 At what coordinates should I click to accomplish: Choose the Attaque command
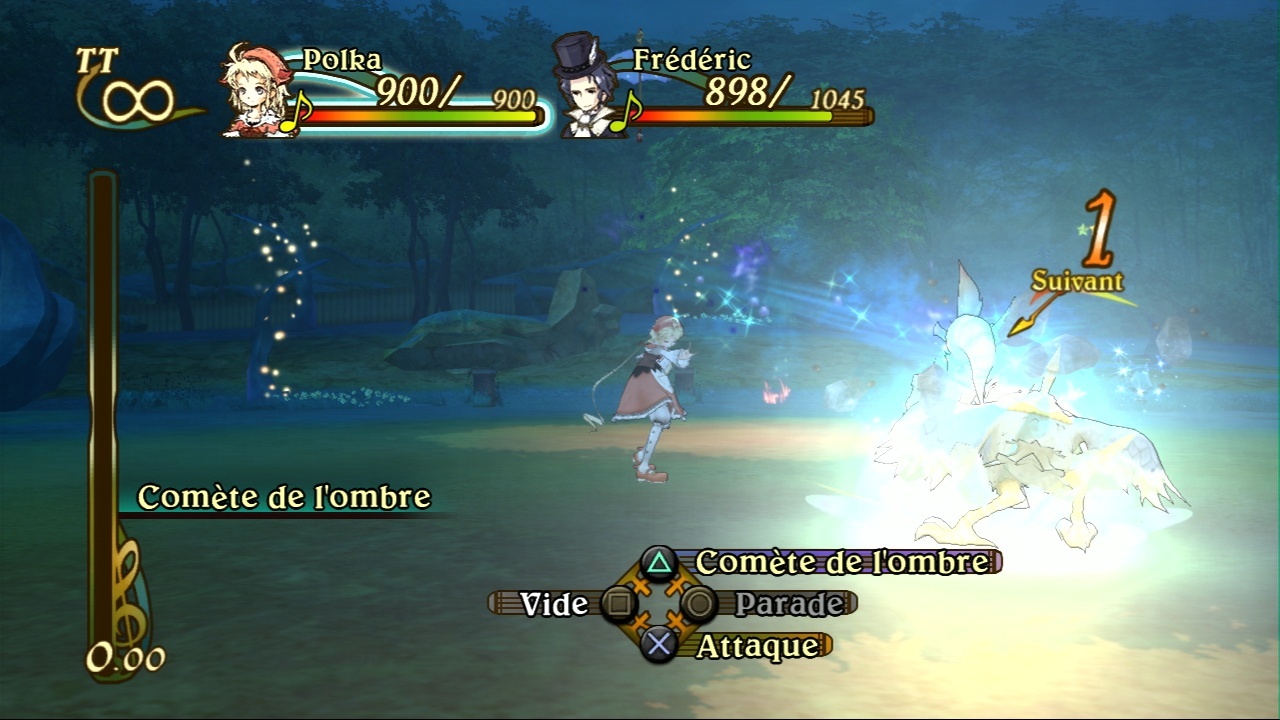point(756,646)
